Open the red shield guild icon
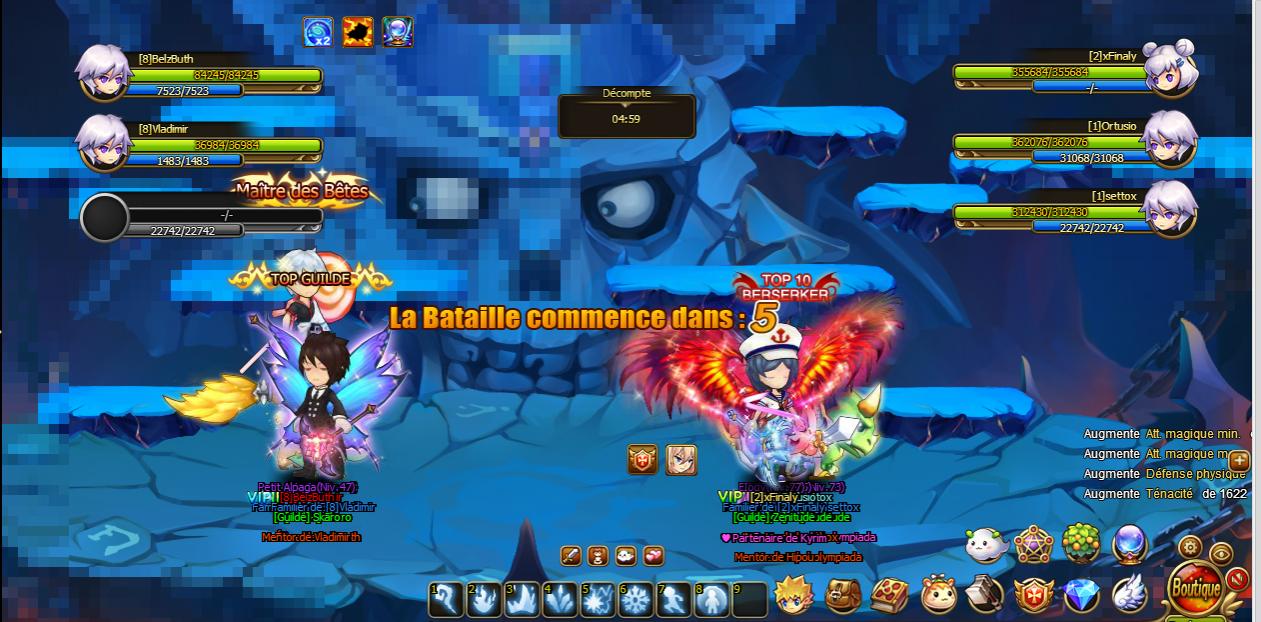This screenshot has width=1261, height=622. [1033, 595]
